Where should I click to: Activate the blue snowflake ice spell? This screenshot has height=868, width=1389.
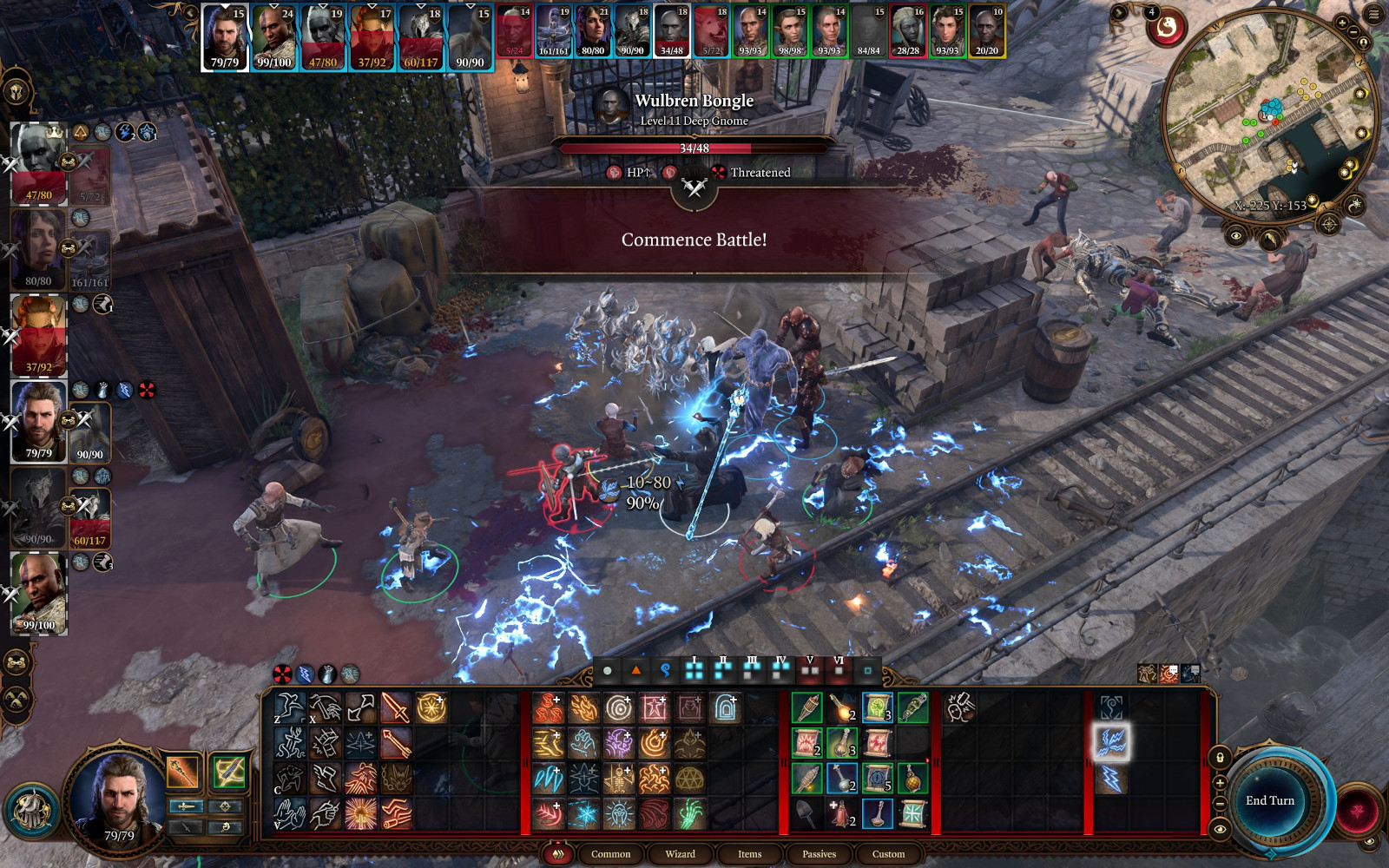coord(583,814)
